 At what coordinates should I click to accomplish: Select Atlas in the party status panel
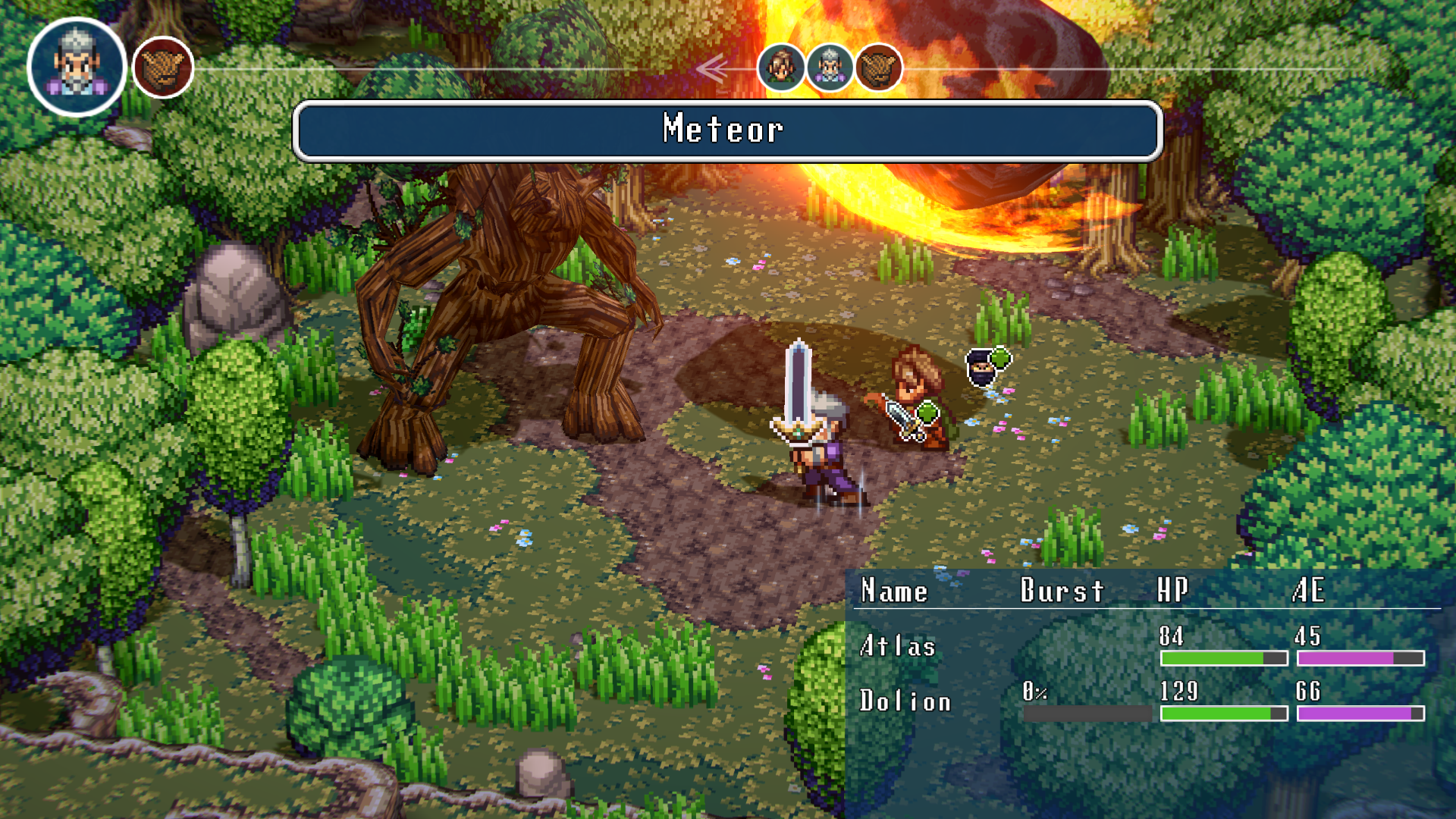(x=898, y=646)
